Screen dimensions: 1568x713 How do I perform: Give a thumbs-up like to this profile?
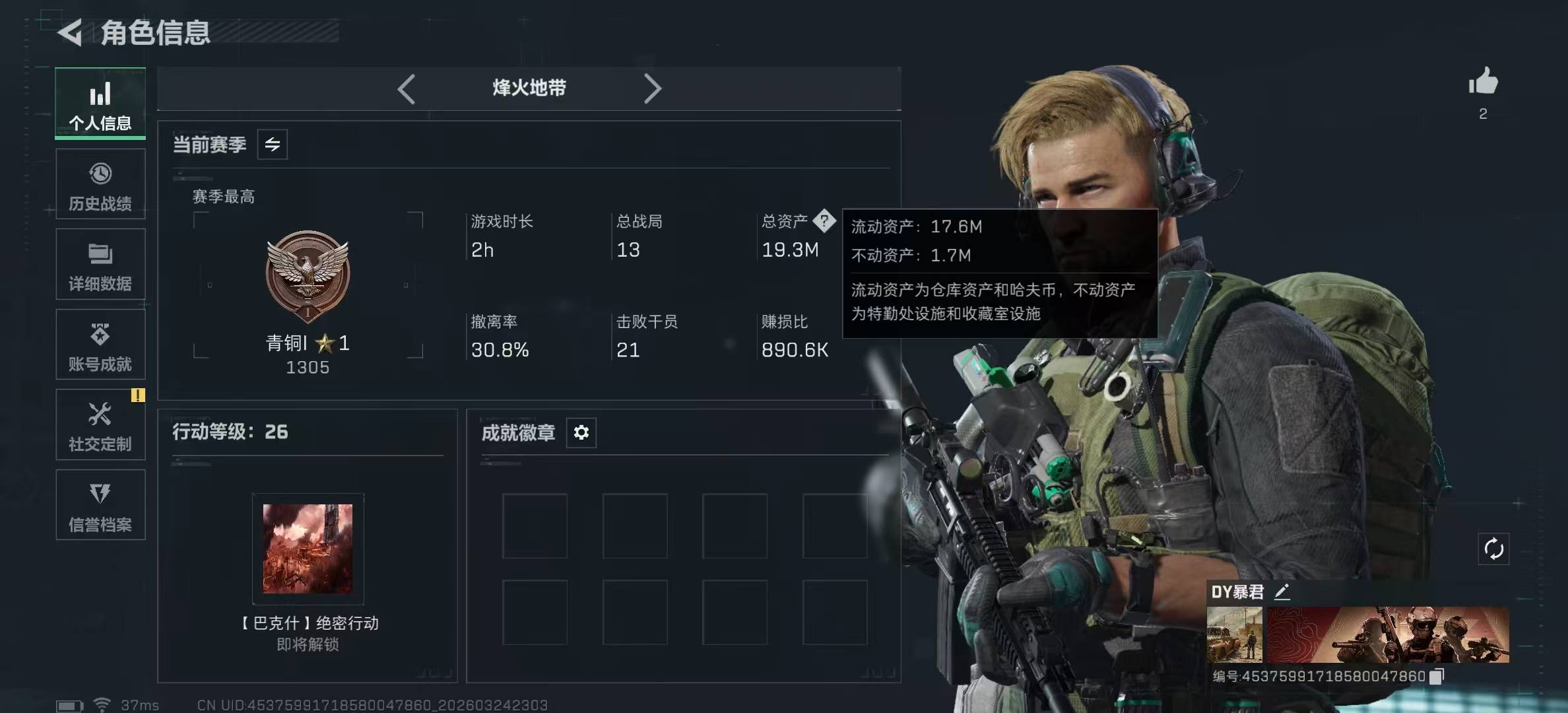tap(1483, 83)
